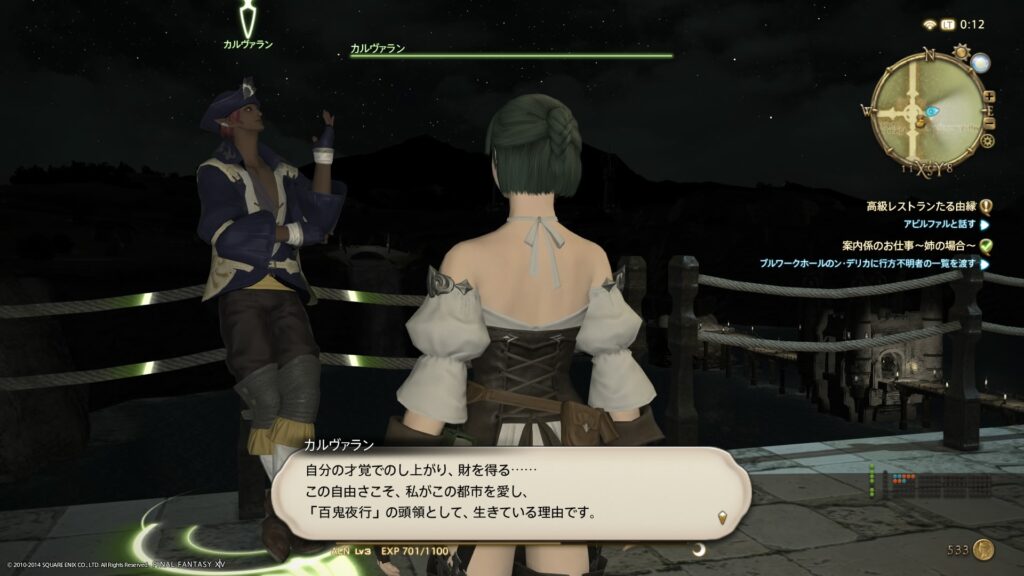This screenshot has height=576, width=1024.
Task: Open minimap settings gear
Action: tap(987, 141)
